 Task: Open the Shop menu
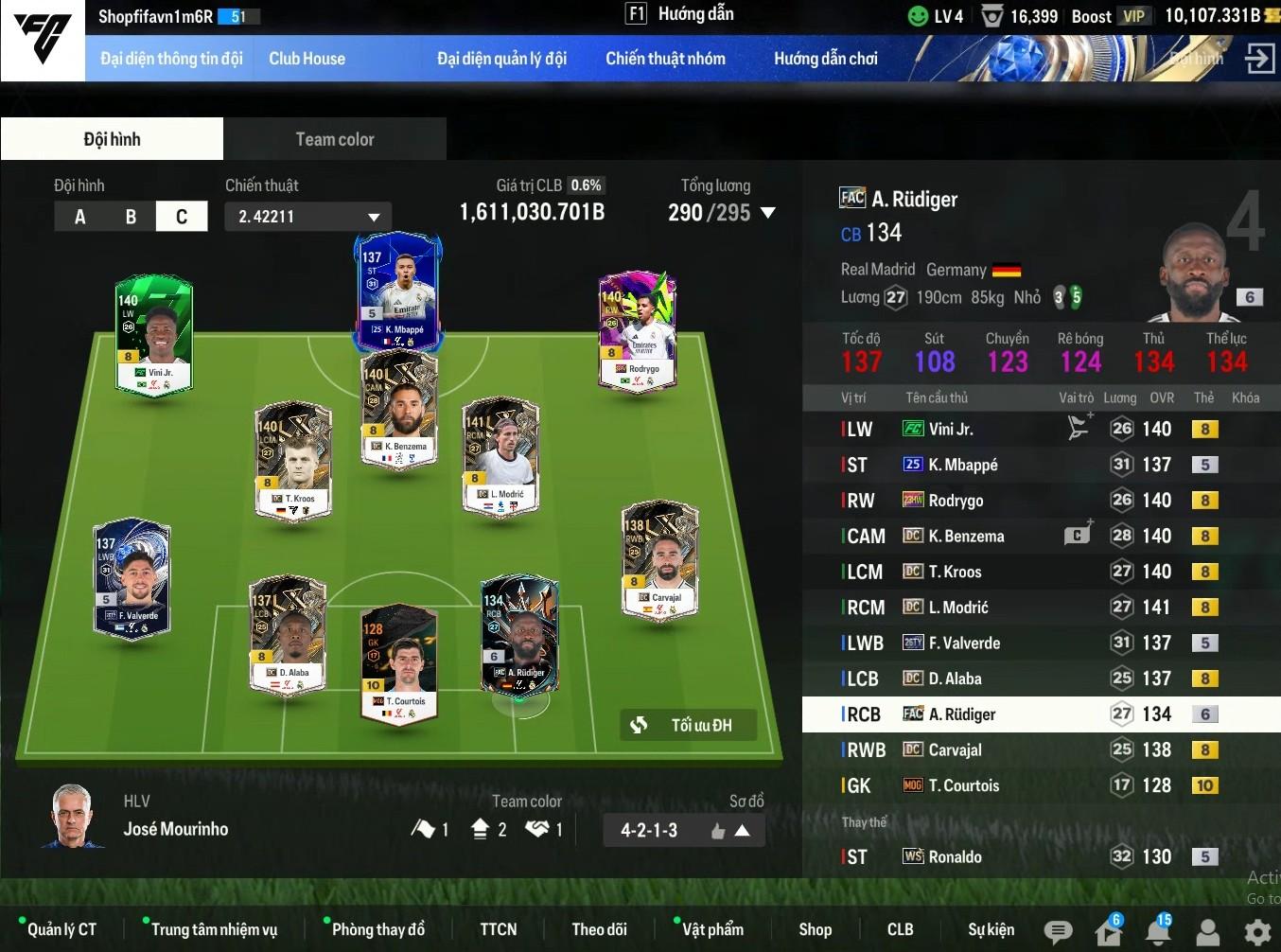point(815,929)
